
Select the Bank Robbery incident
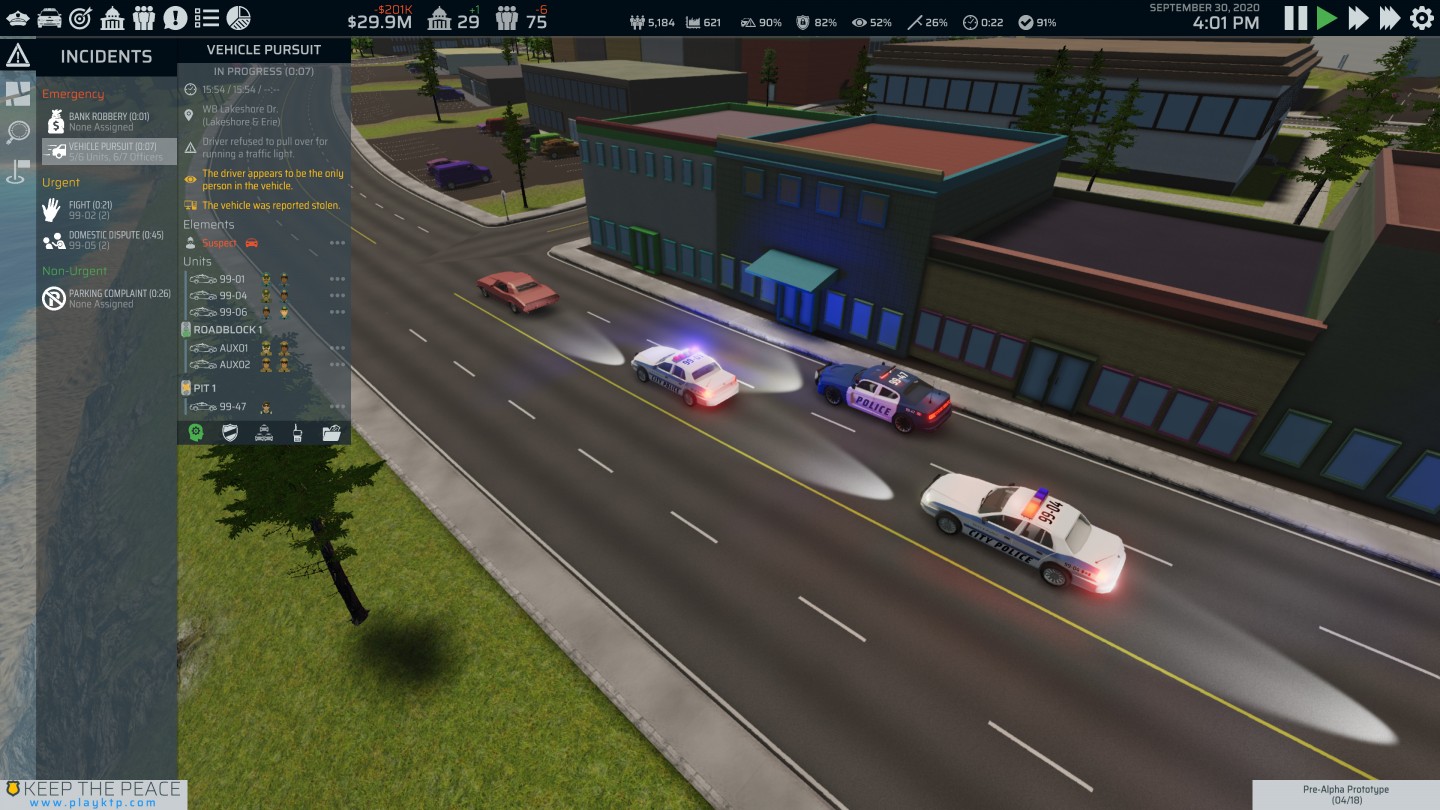click(x=108, y=122)
